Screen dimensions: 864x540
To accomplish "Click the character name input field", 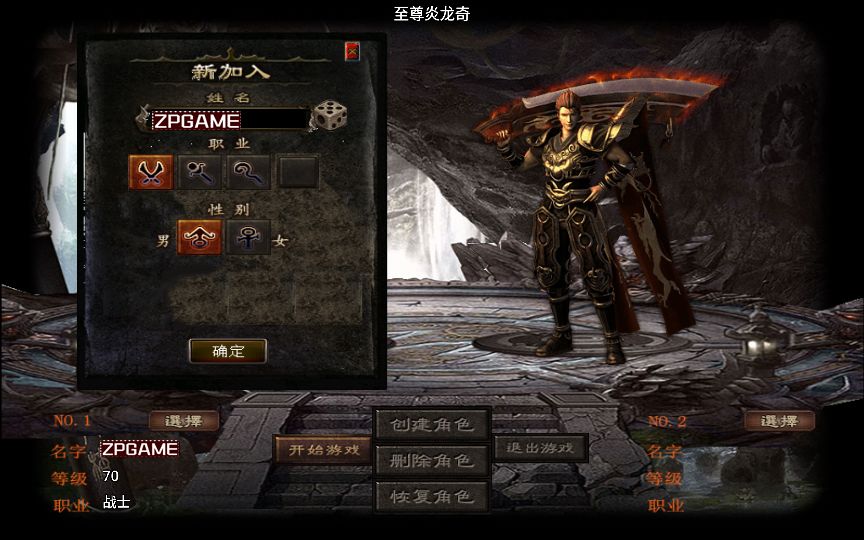I will coord(228,120).
